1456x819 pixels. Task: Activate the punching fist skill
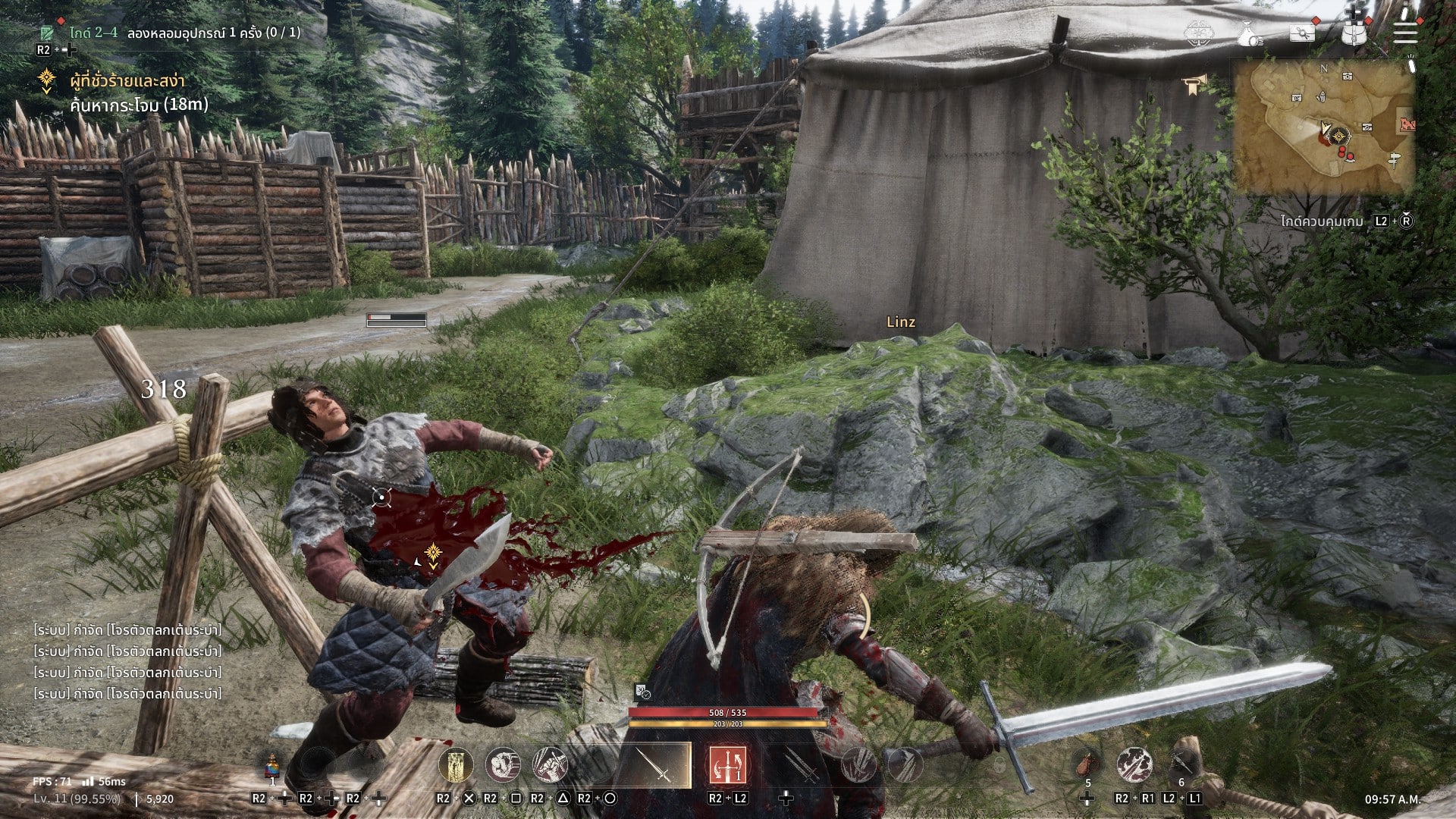pyautogui.click(x=503, y=765)
